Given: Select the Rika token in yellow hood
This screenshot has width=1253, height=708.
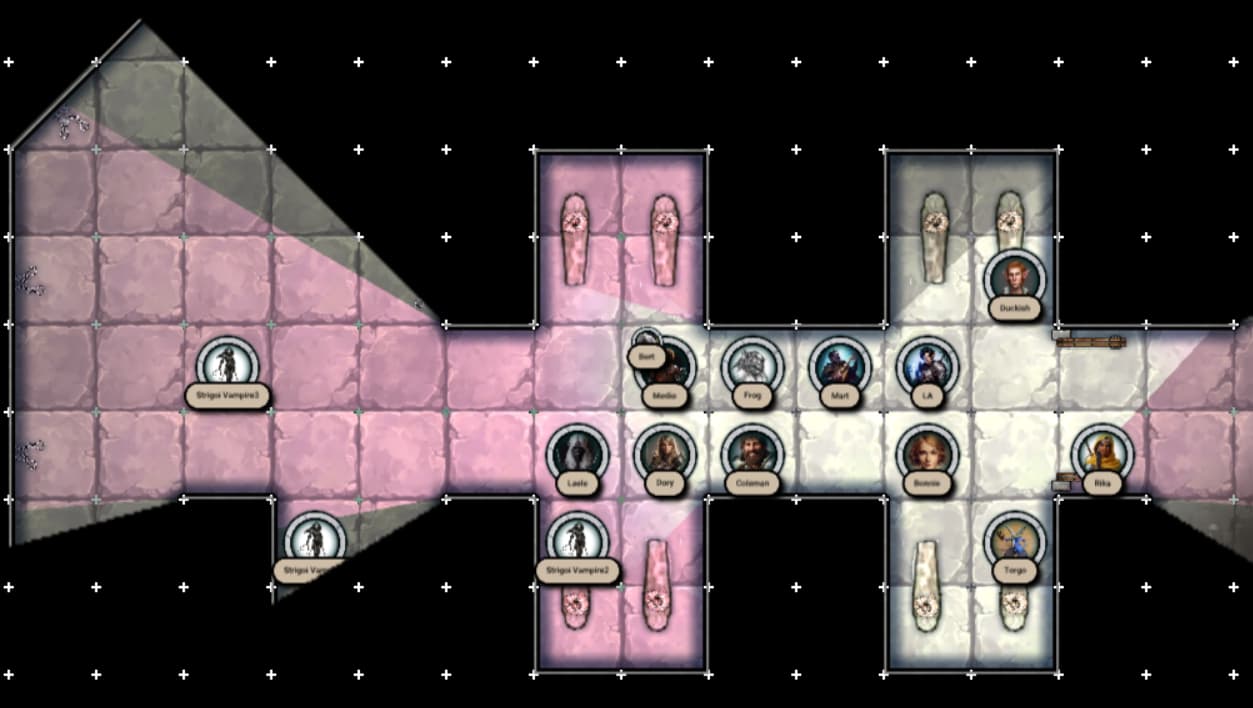Looking at the screenshot, I should click(1102, 453).
